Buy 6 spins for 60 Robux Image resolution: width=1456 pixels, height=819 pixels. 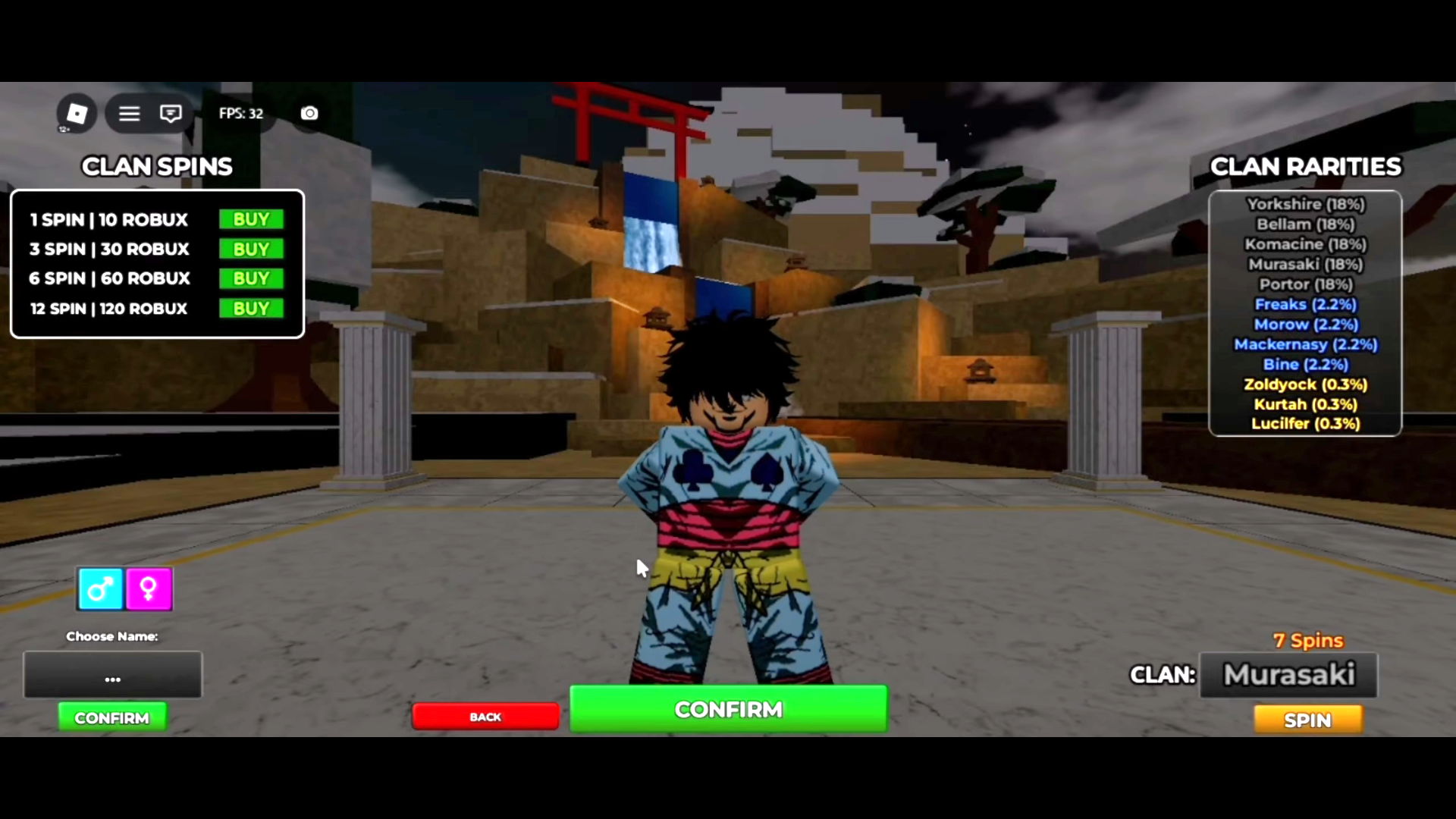[250, 278]
